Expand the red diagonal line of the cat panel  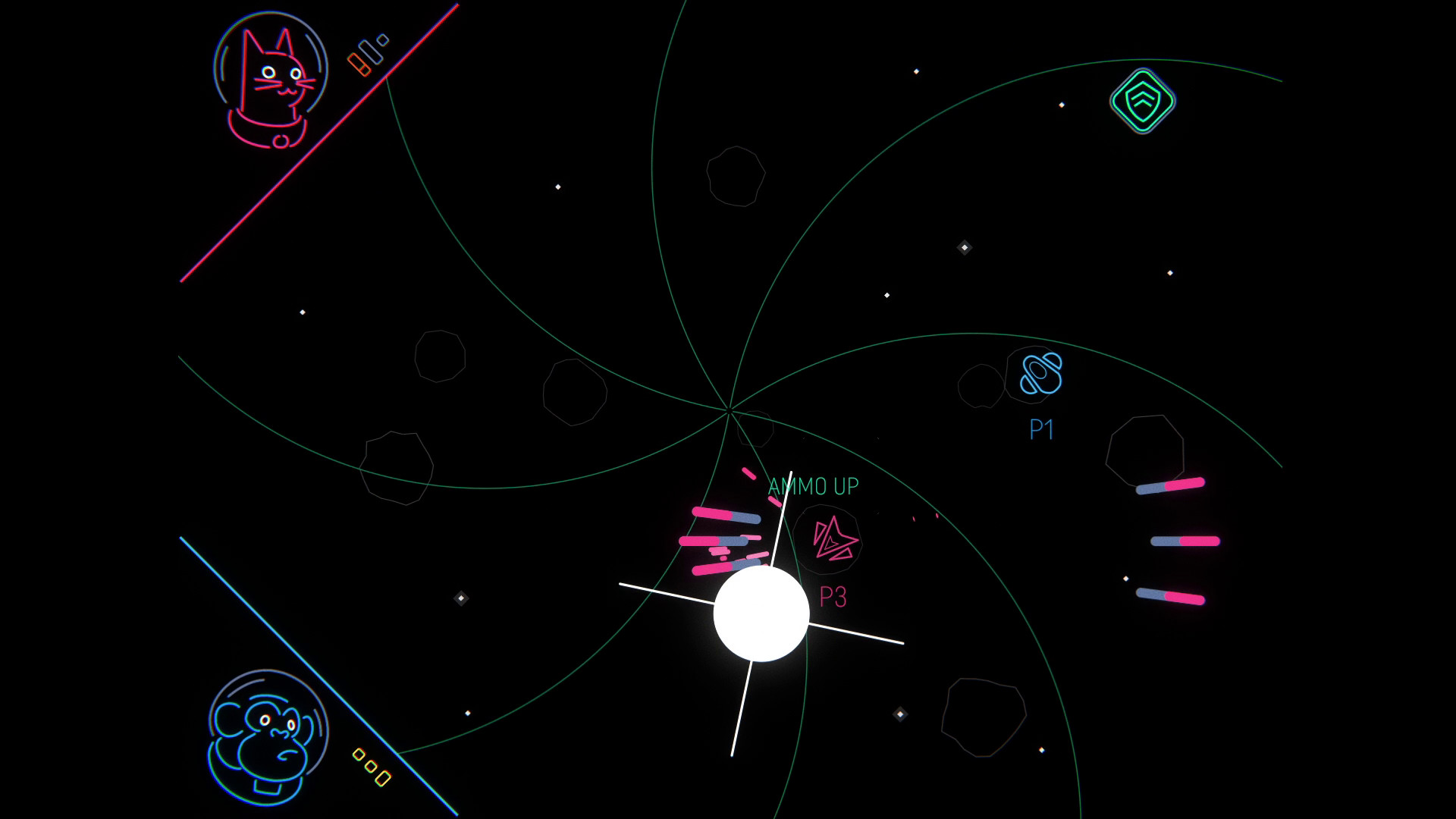[318, 144]
